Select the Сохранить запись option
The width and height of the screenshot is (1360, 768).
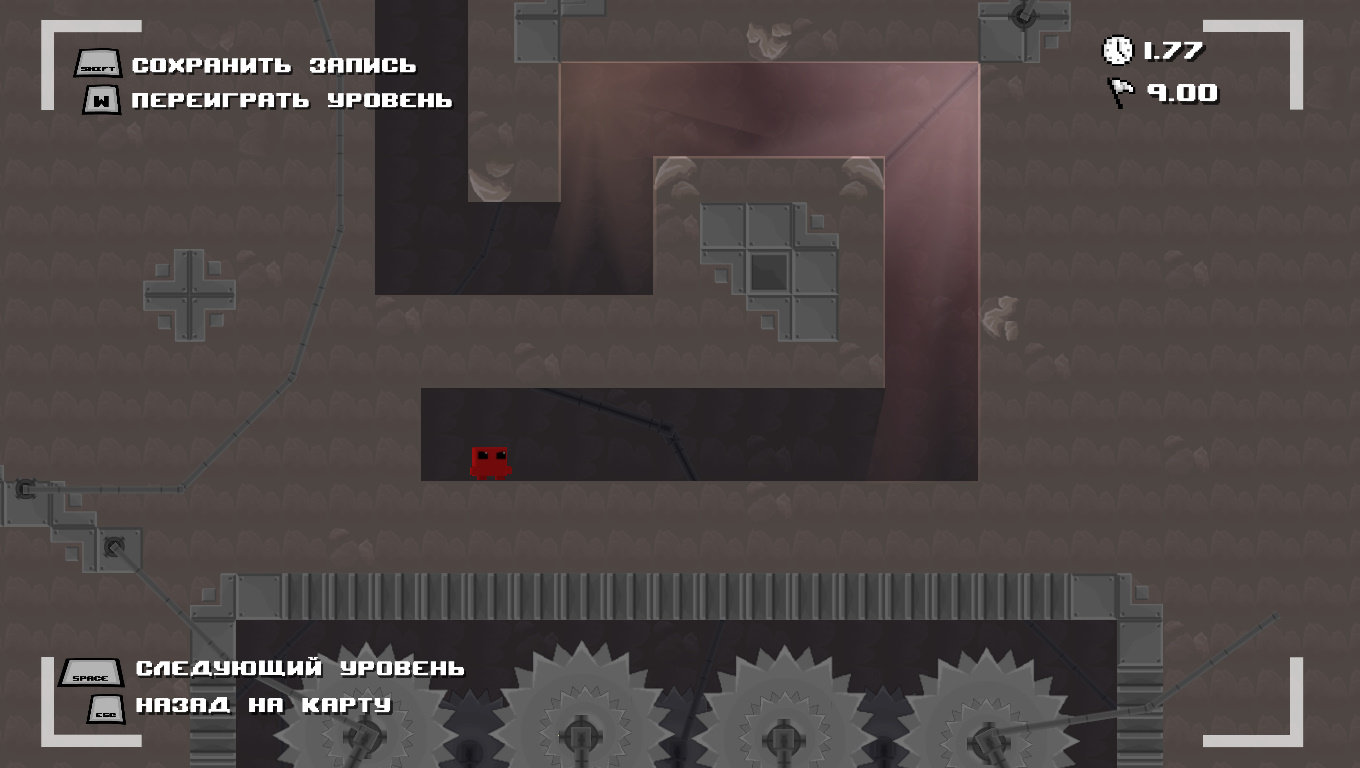[273, 66]
